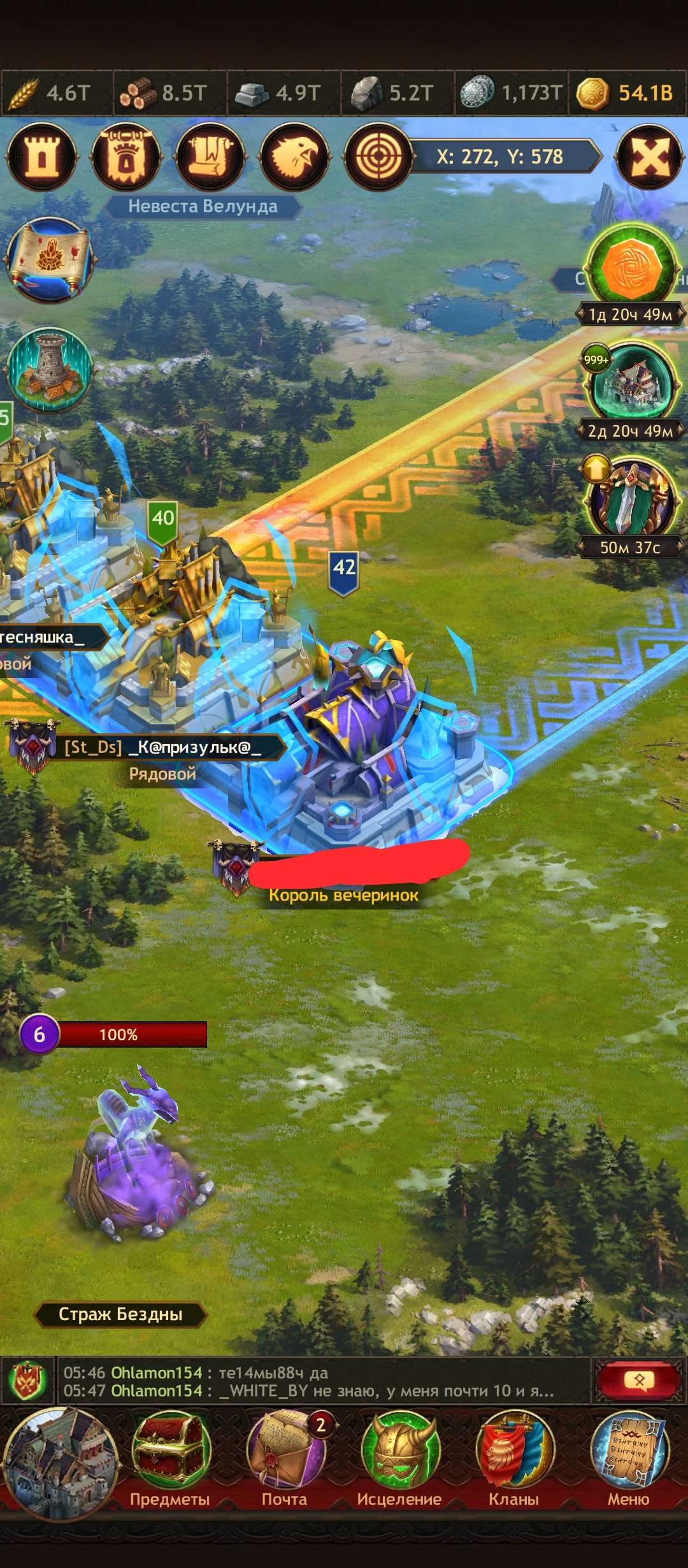Open the chat message bar
The height and width of the screenshot is (1568, 688).
click(319, 1382)
